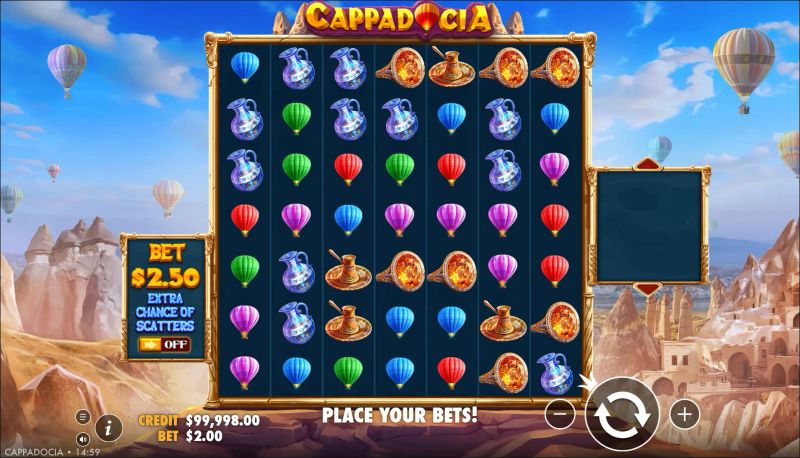The image size is (800, 458).
Task: Spin the reels with the circular arrows button
Action: click(622, 414)
